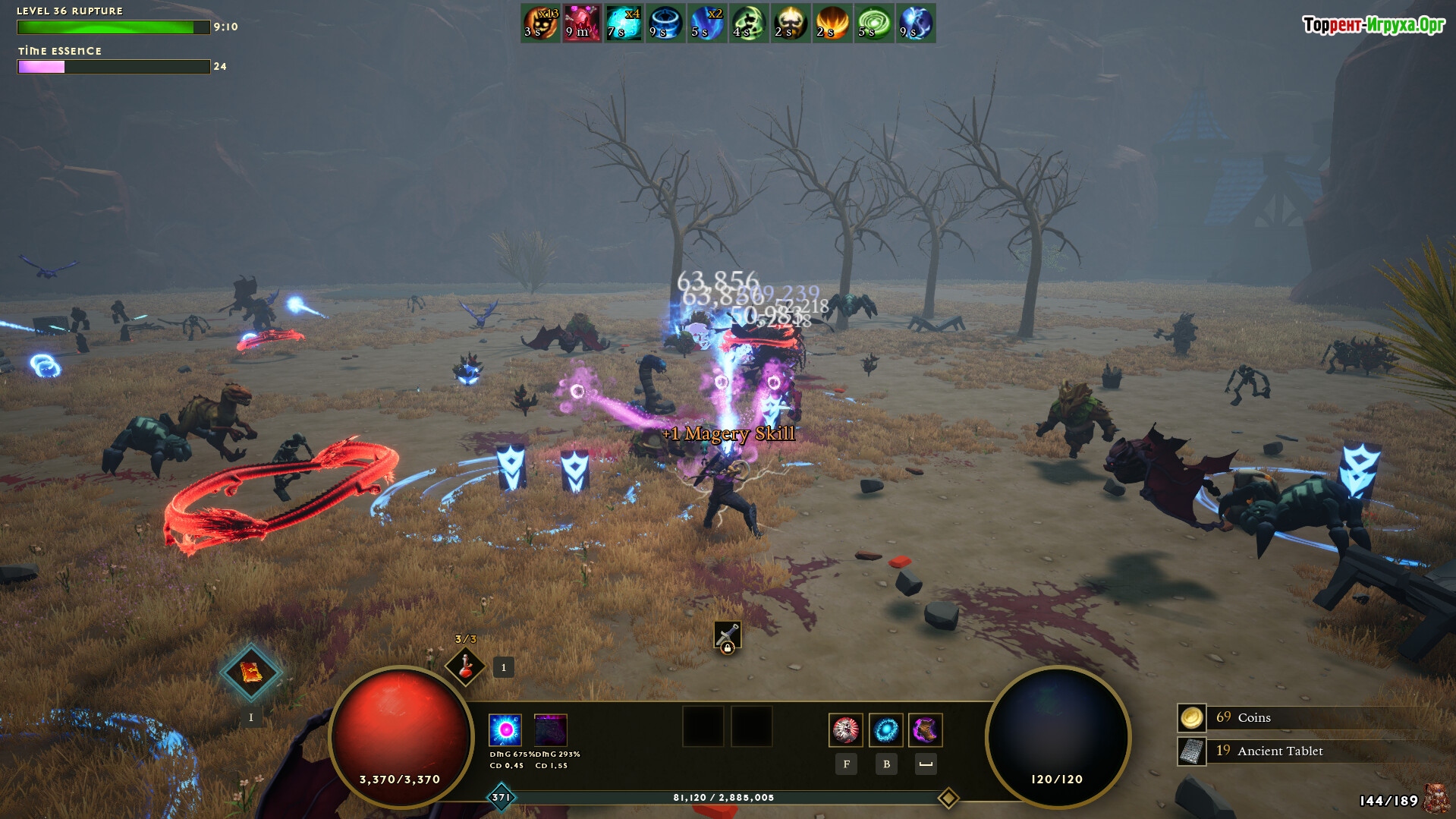
Task: Inspect the glowing golden skull buff
Action: pyautogui.click(x=791, y=23)
